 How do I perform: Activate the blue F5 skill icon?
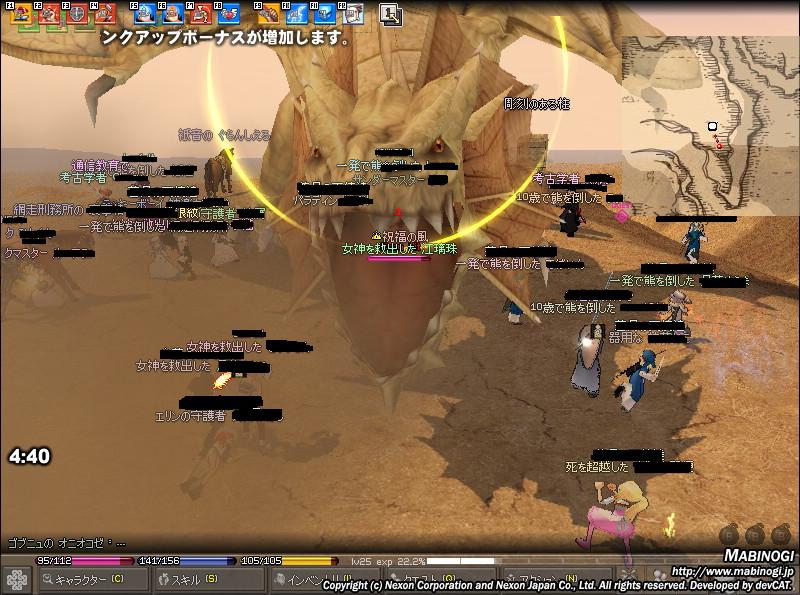145,14
